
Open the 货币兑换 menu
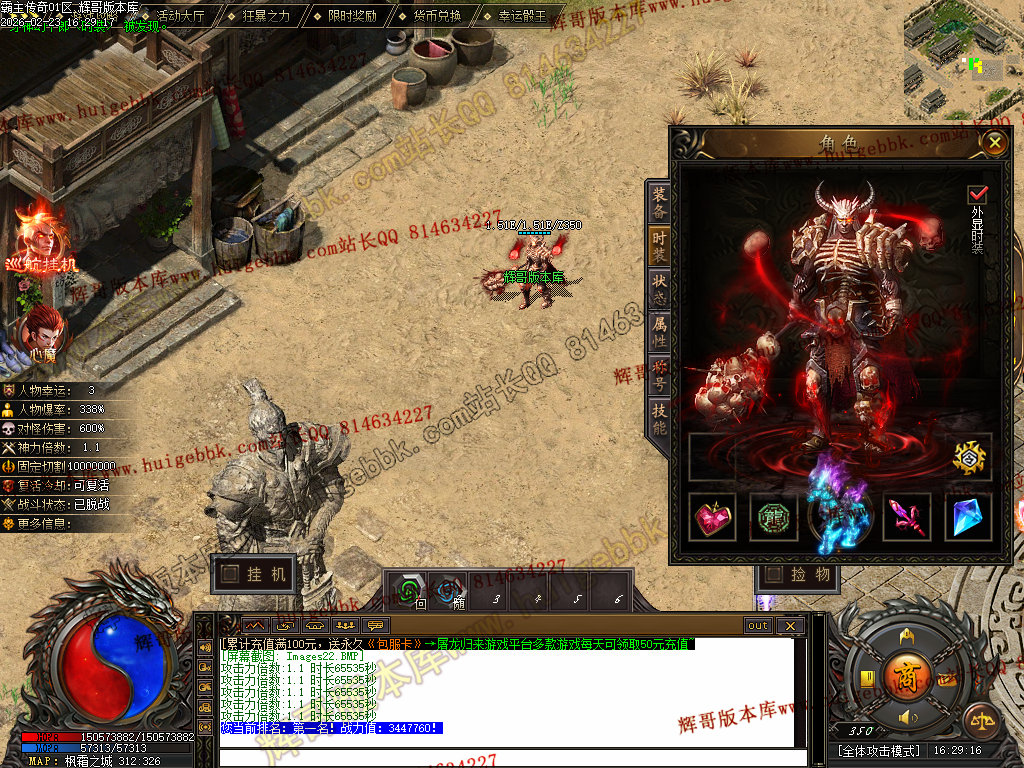437,16
